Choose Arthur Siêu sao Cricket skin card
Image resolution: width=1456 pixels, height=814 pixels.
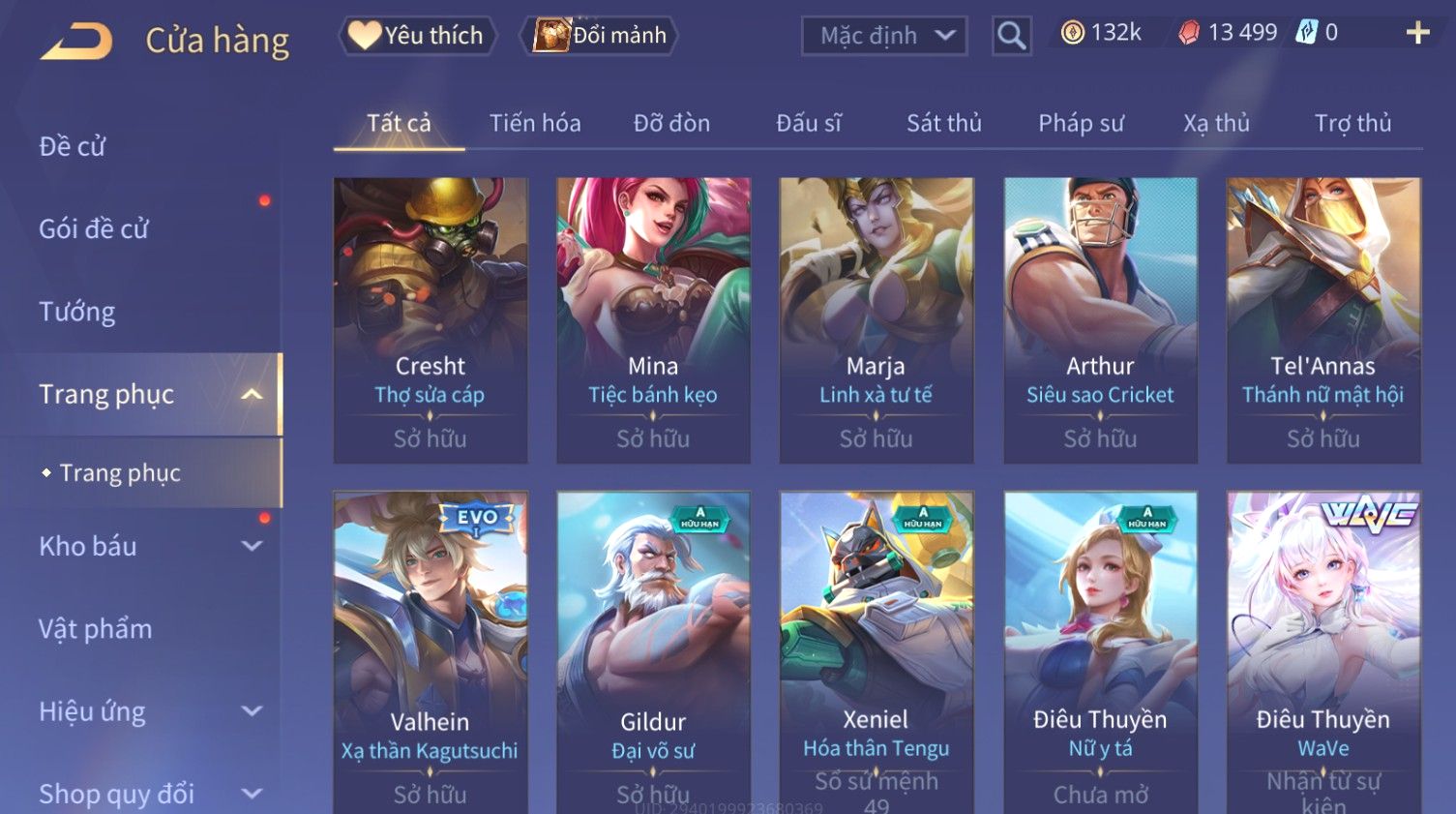click(1100, 319)
